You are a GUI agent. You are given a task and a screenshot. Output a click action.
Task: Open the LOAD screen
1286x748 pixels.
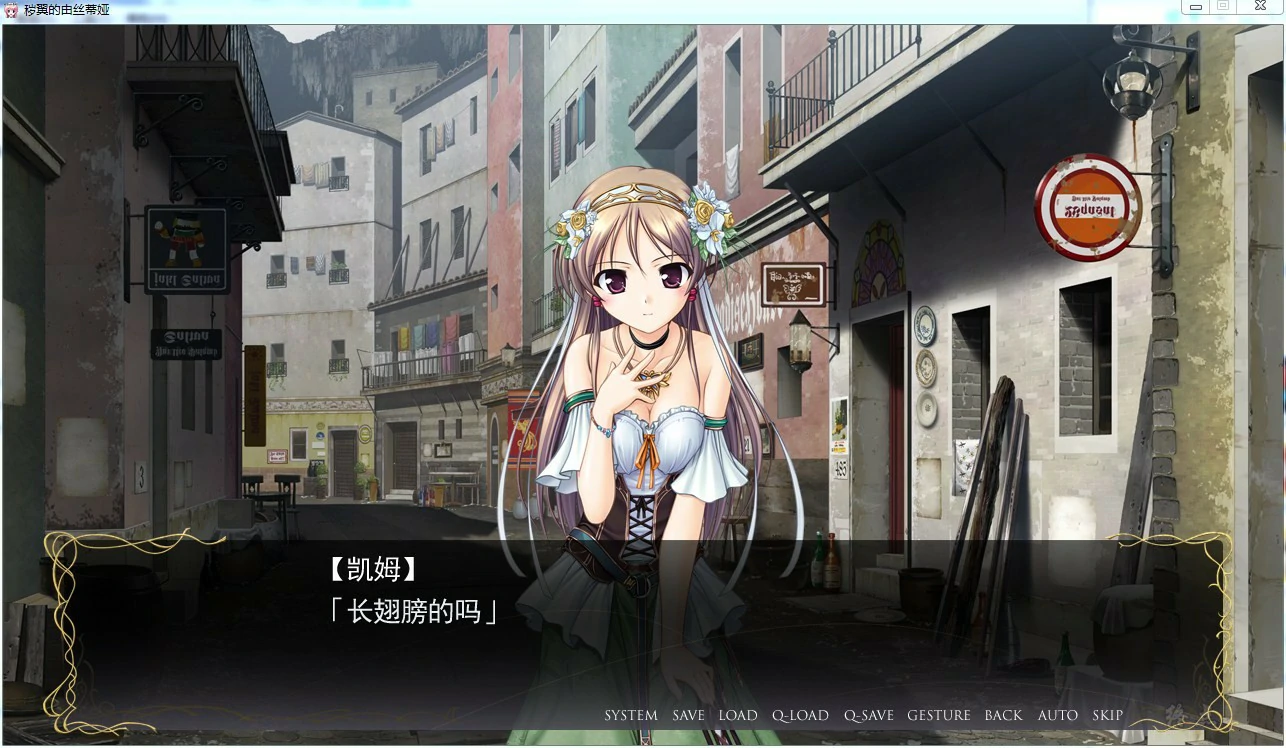[x=738, y=715]
